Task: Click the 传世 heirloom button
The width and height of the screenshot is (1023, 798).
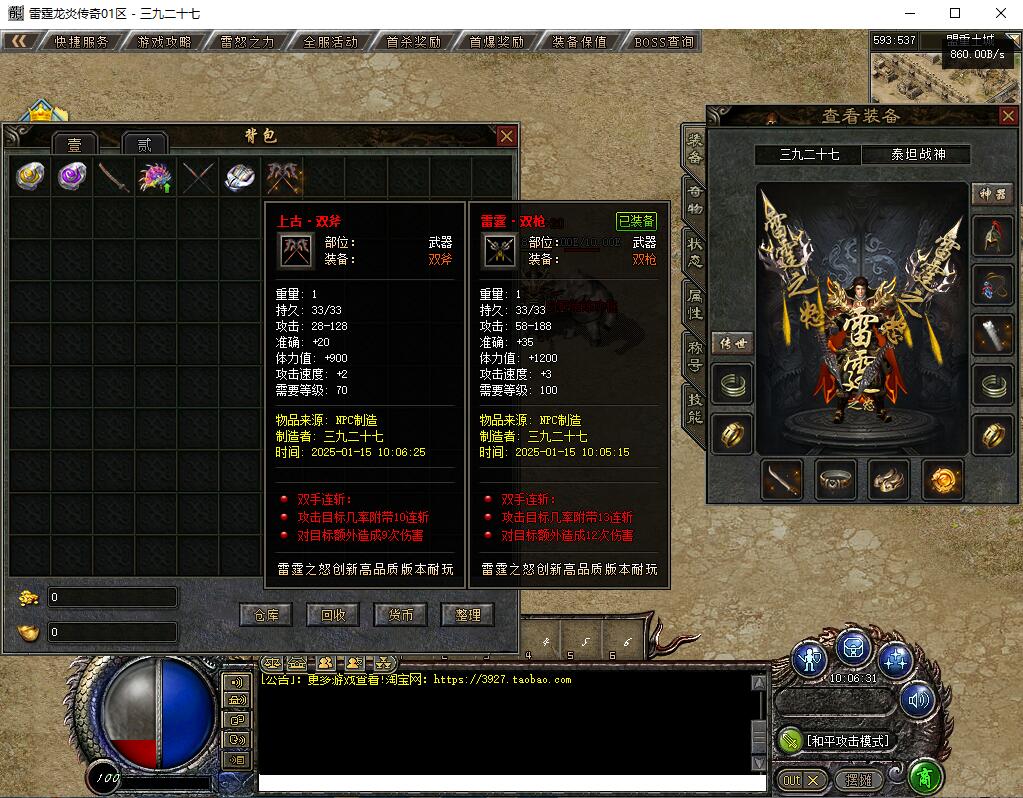Action: click(732, 343)
